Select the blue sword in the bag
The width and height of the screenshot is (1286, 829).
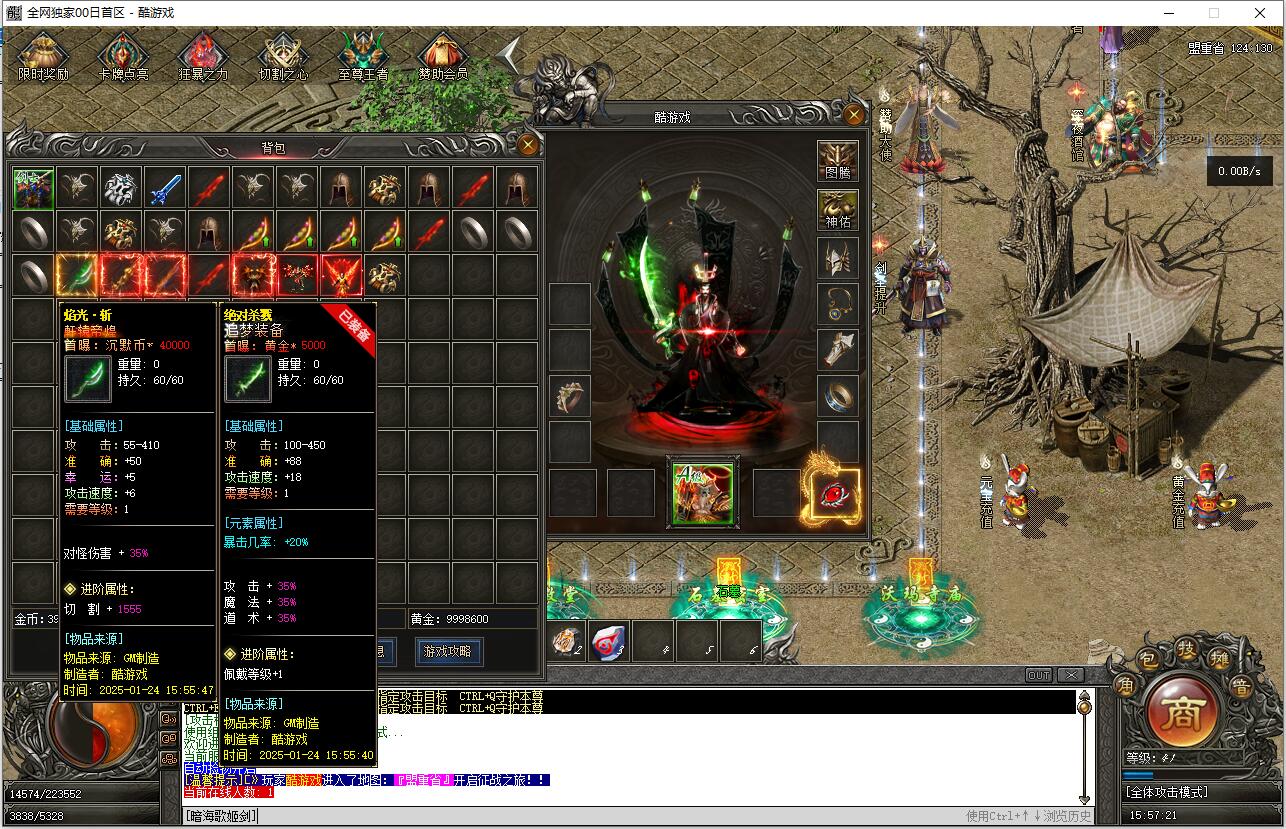click(x=165, y=187)
